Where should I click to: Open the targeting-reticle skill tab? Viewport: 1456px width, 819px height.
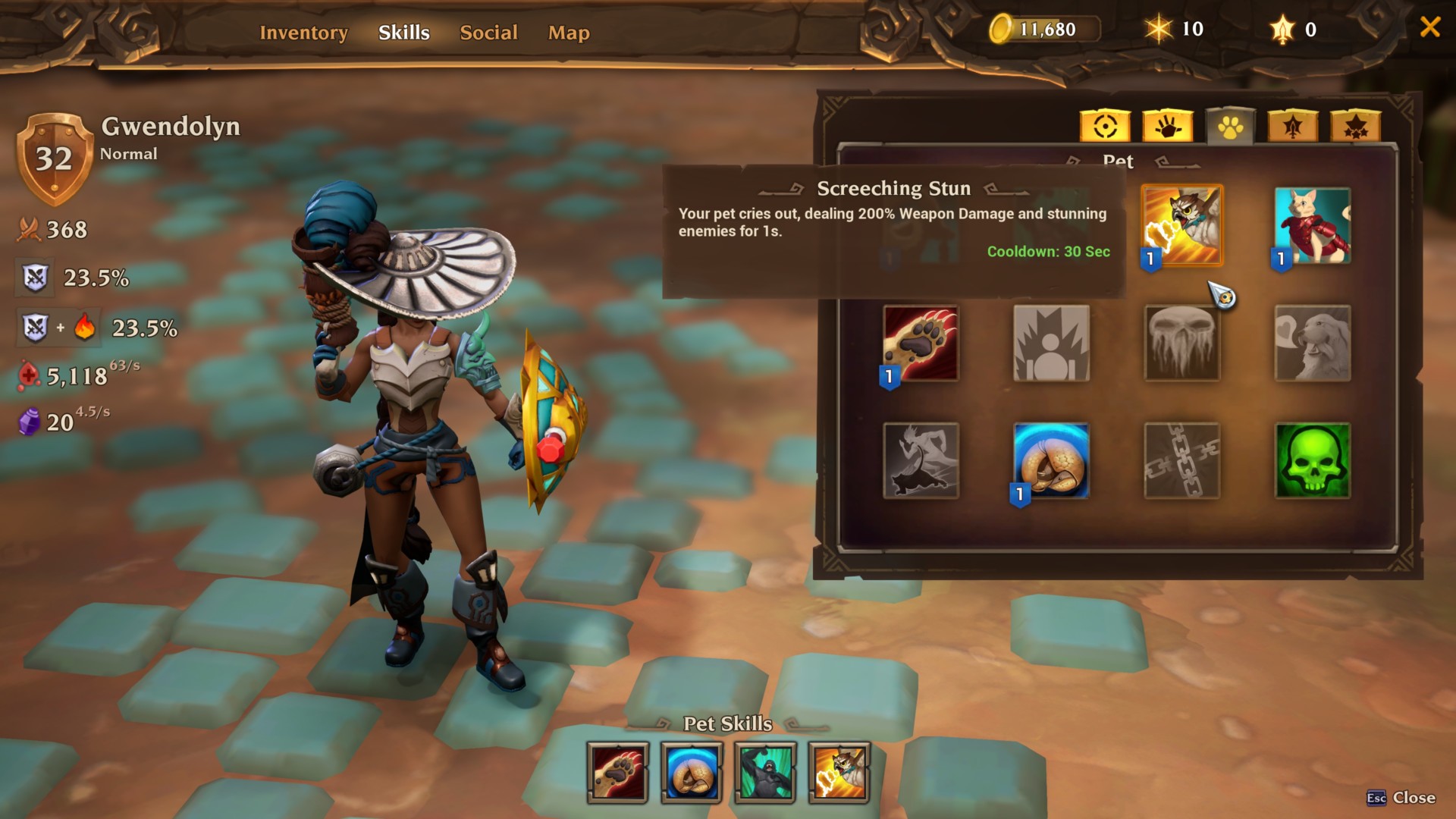pyautogui.click(x=1106, y=127)
